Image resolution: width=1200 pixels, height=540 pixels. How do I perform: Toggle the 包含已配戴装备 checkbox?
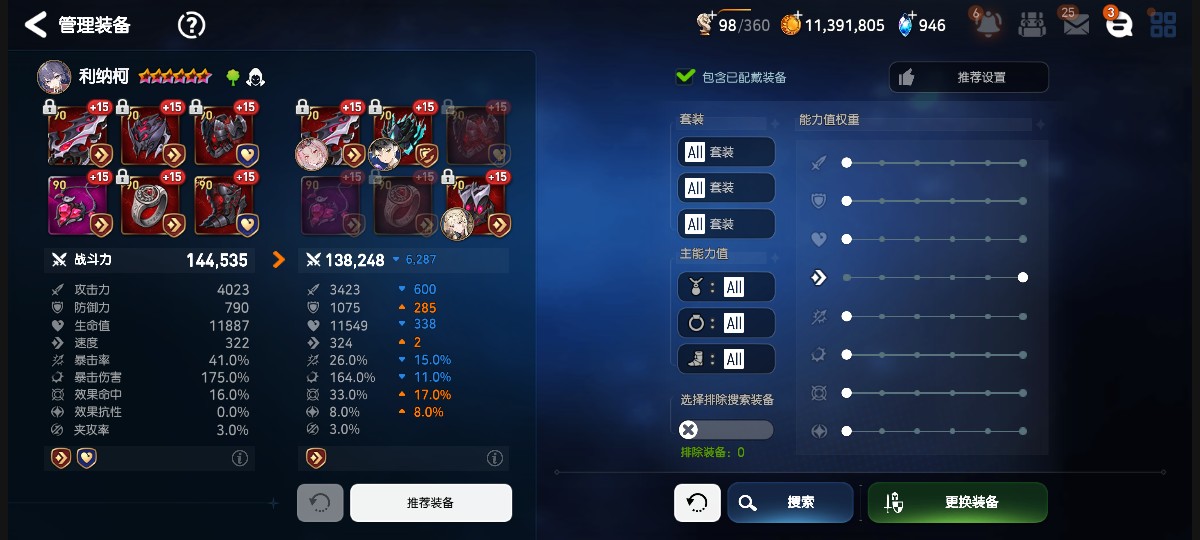[686, 77]
